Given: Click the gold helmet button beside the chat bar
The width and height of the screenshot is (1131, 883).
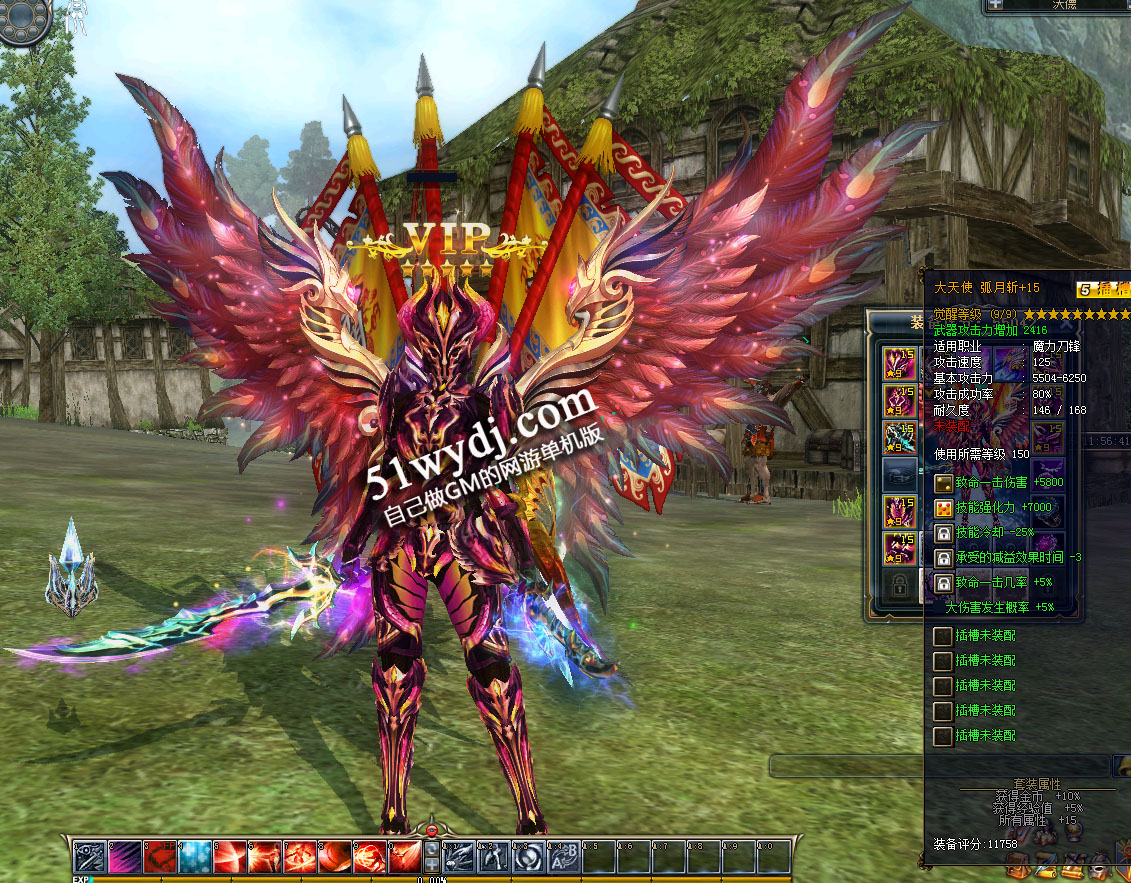Looking at the screenshot, I should (1122, 766).
